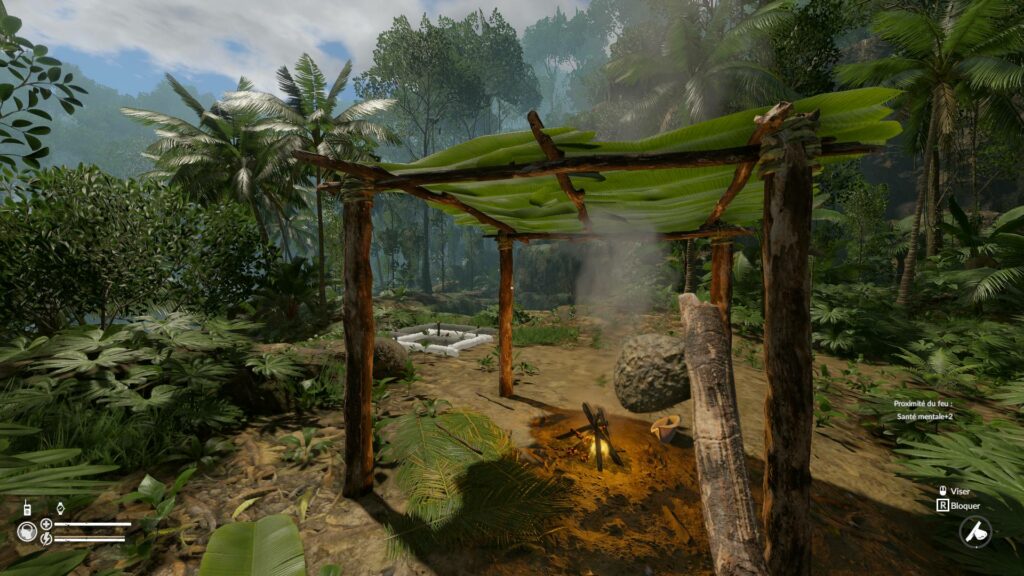
Task: Select the circular nutrition status icon
Action: pos(27,531)
